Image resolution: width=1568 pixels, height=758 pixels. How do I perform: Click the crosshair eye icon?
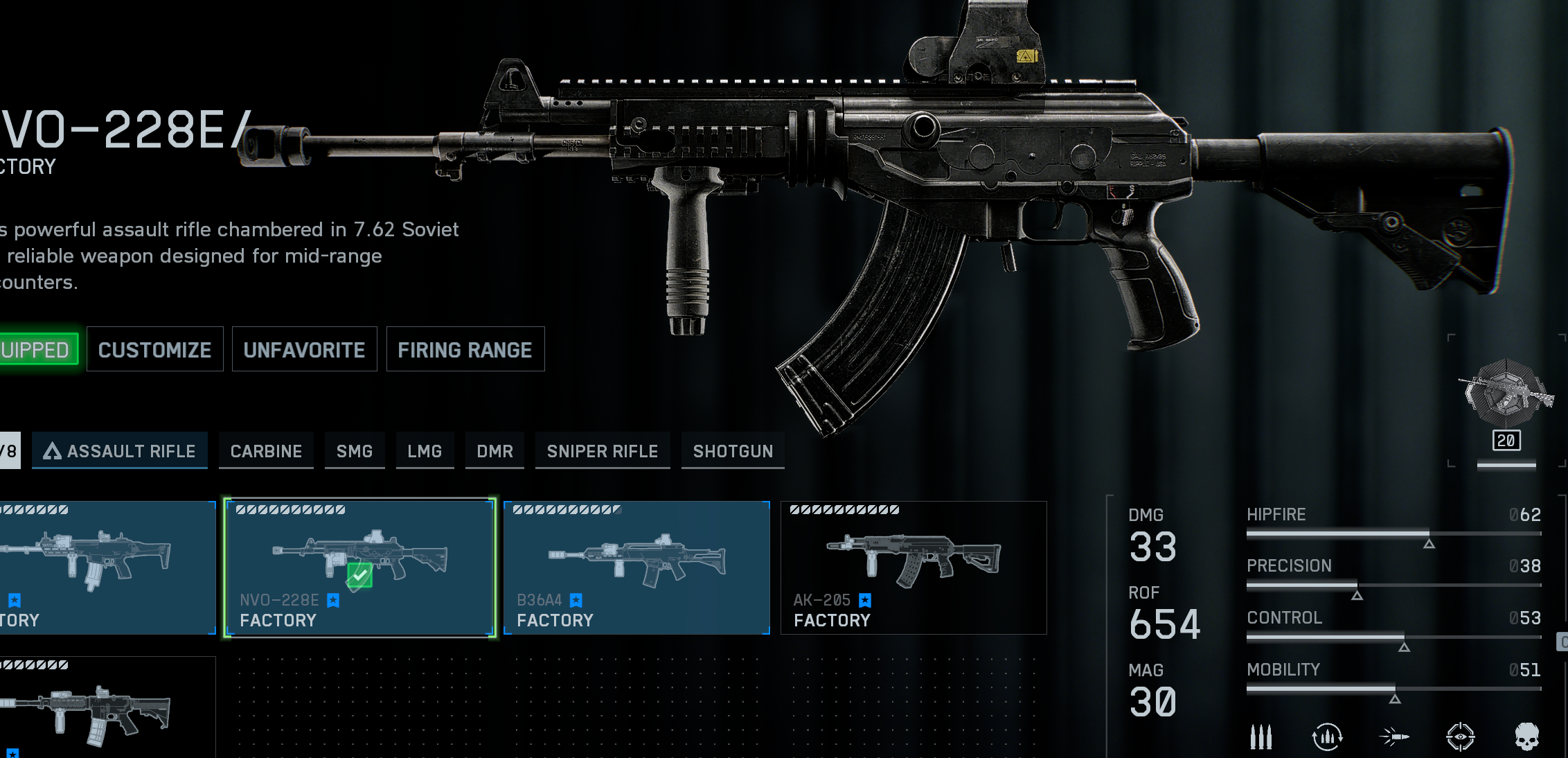(1460, 737)
